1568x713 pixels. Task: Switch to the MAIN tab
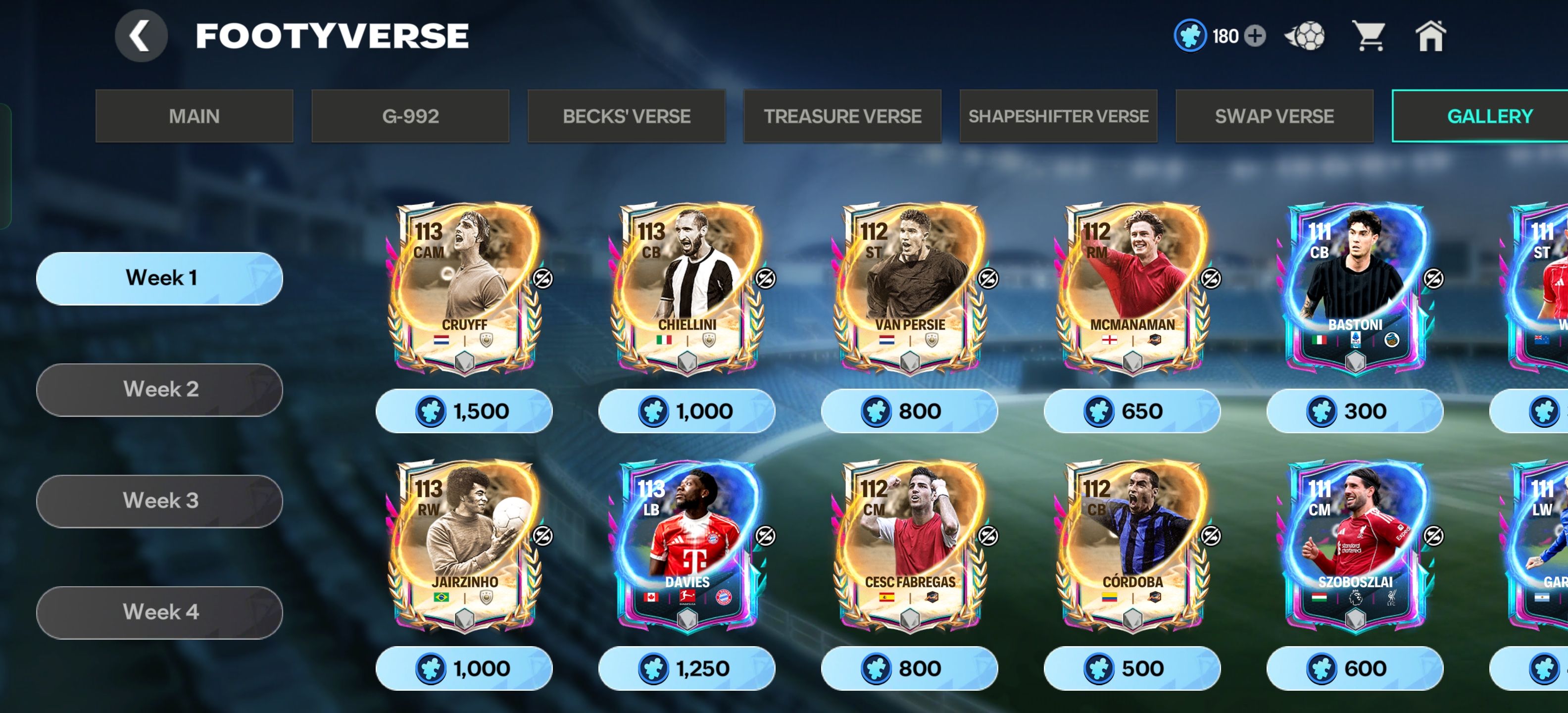point(194,116)
